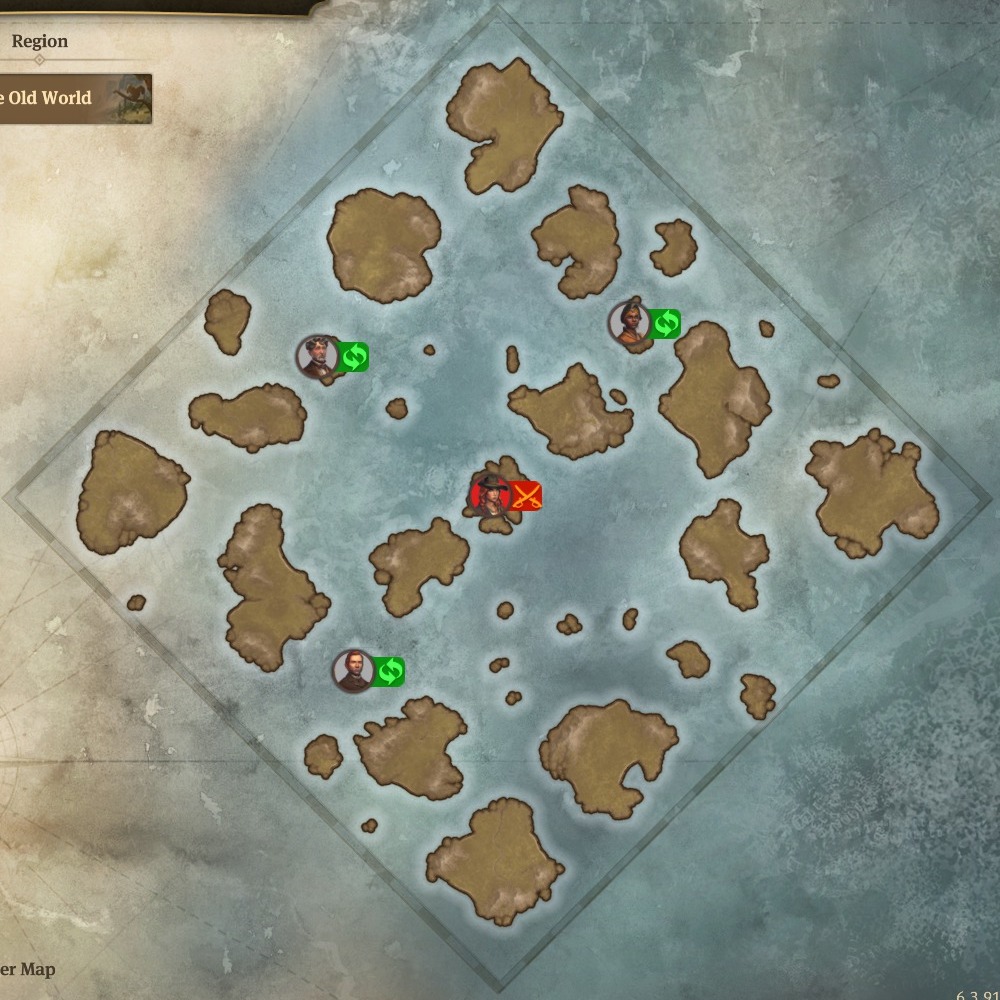Click the trade icon beside the headscarf woman
Image resolution: width=1000 pixels, height=1000 pixels.
(x=665, y=323)
